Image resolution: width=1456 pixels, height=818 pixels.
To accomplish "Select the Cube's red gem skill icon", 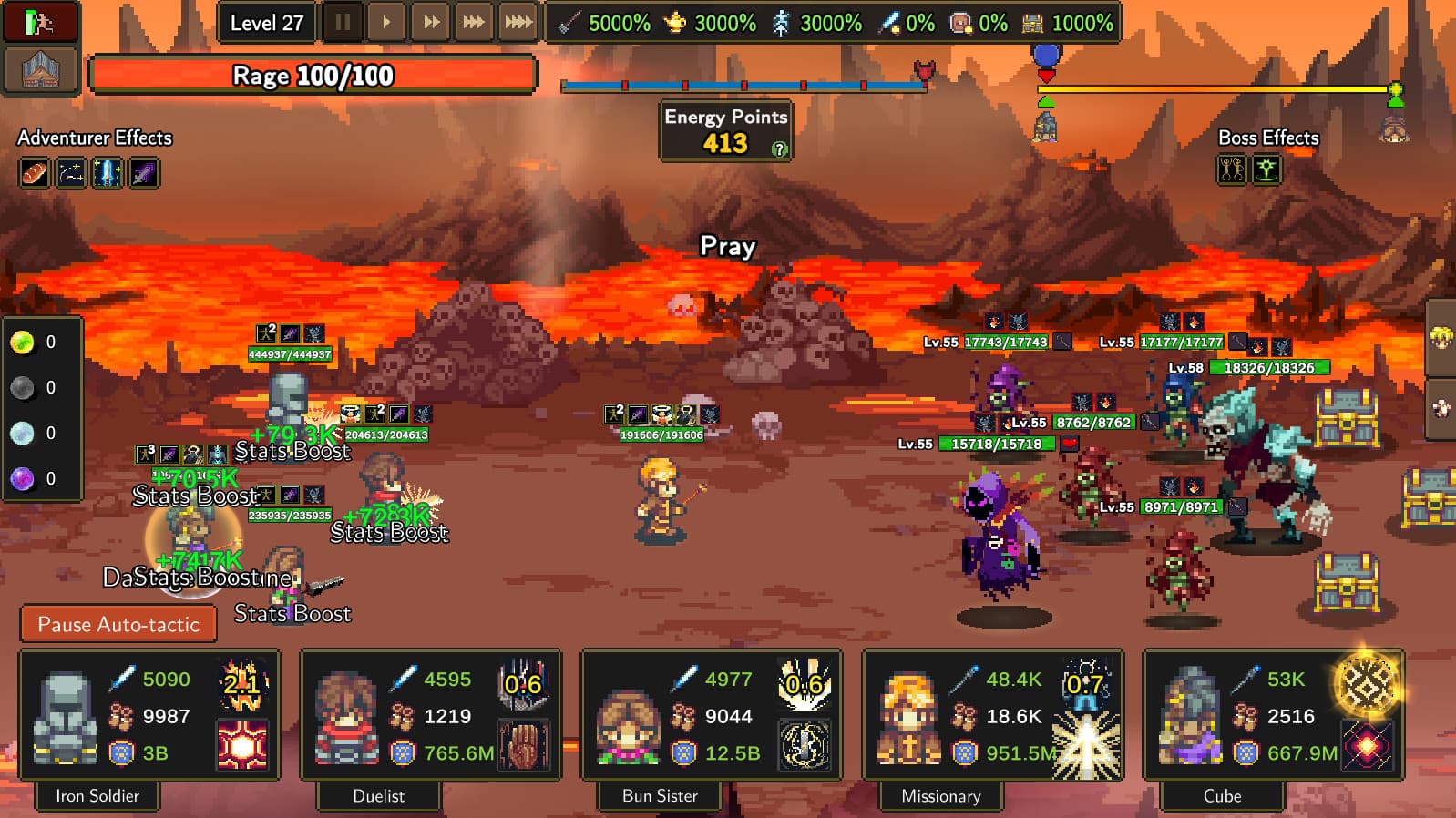I will click(1367, 743).
